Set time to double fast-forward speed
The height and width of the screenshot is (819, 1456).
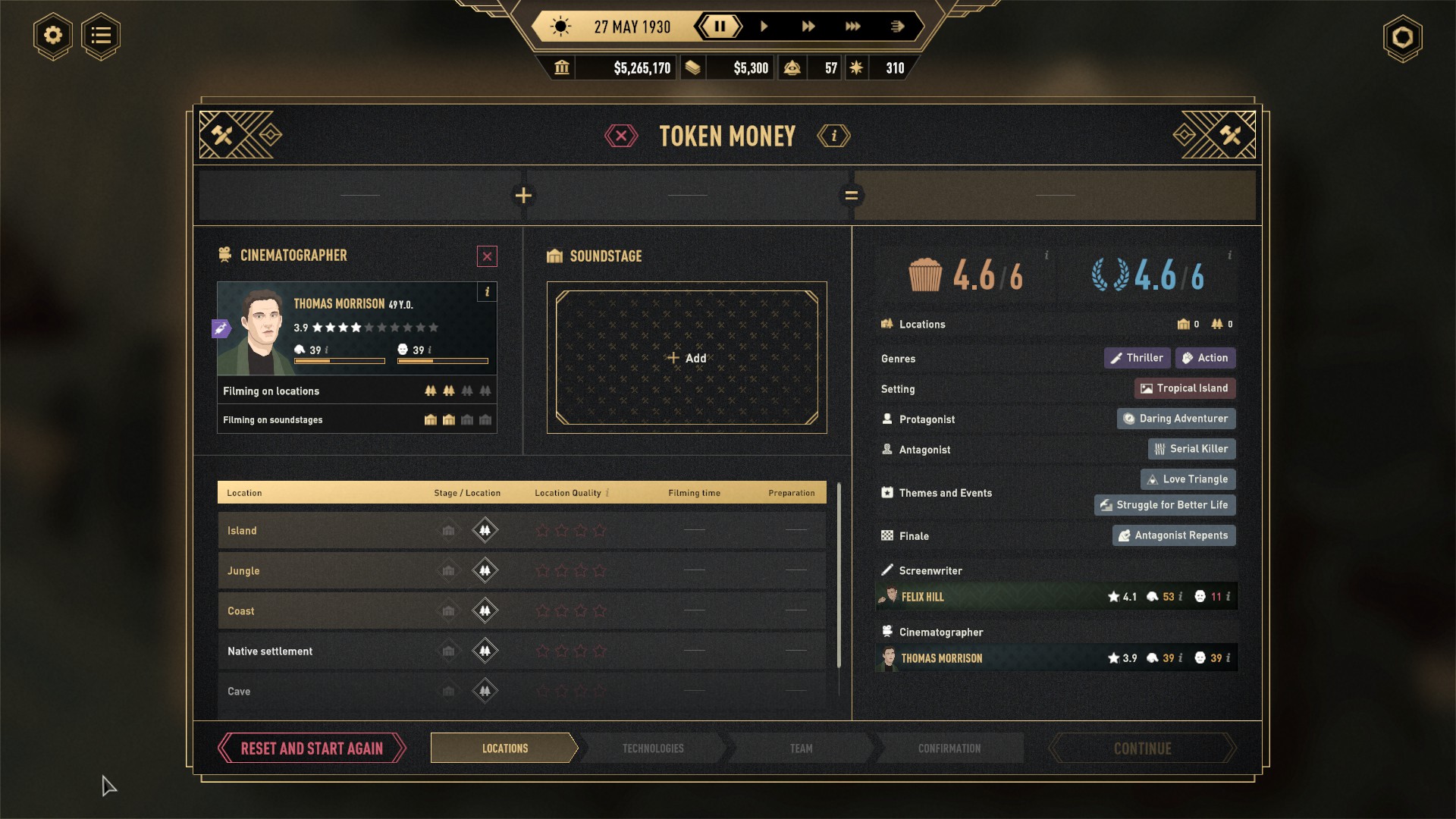click(808, 27)
